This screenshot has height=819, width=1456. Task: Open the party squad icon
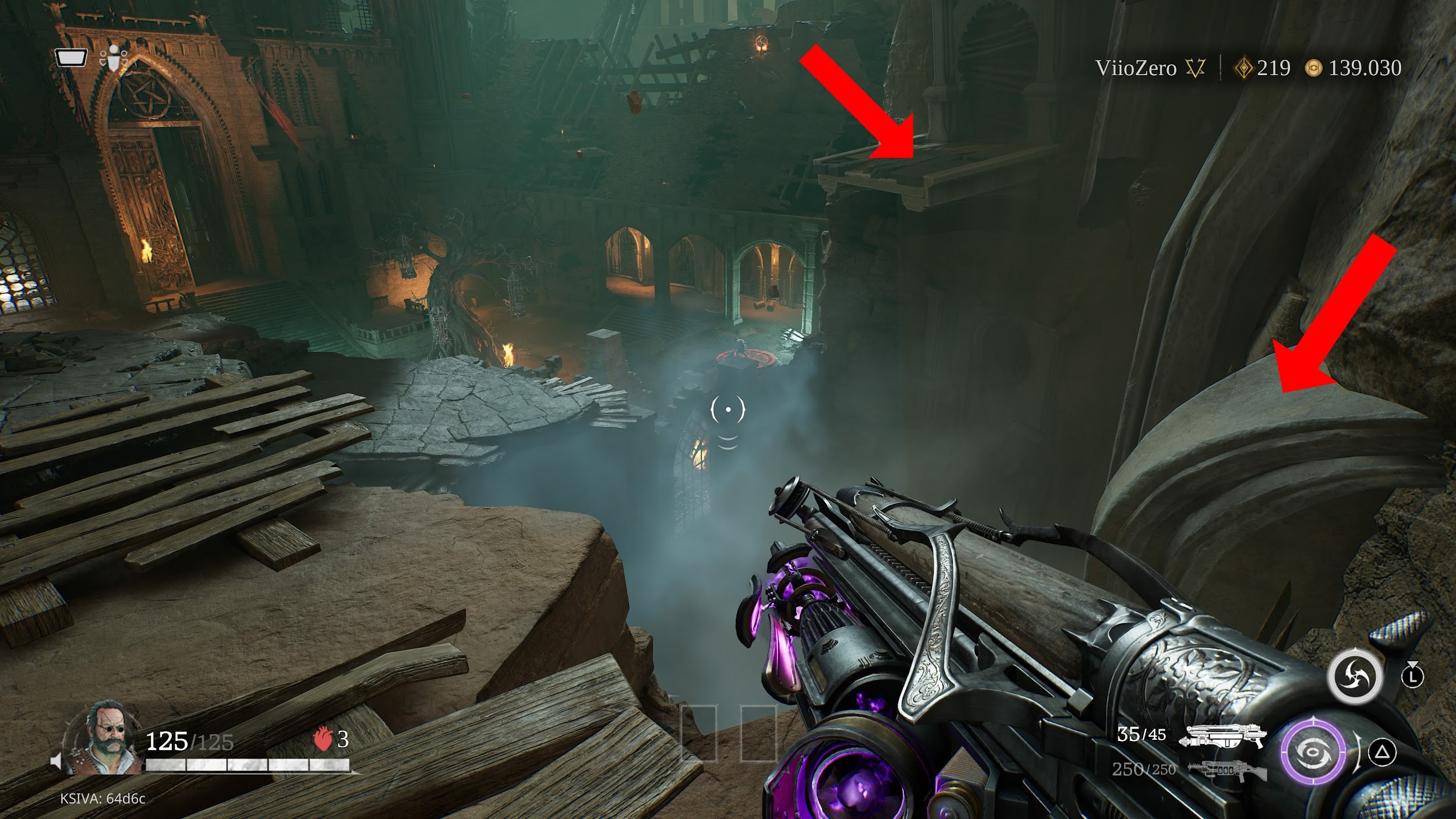[113, 59]
